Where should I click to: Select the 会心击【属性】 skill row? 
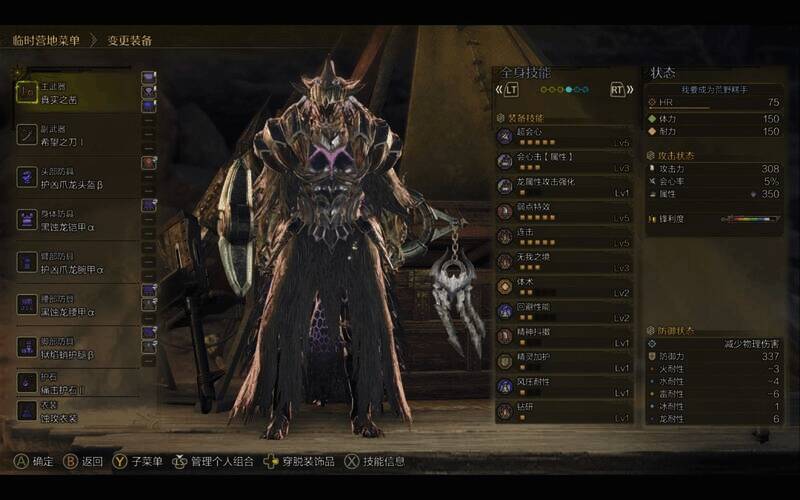565,160
